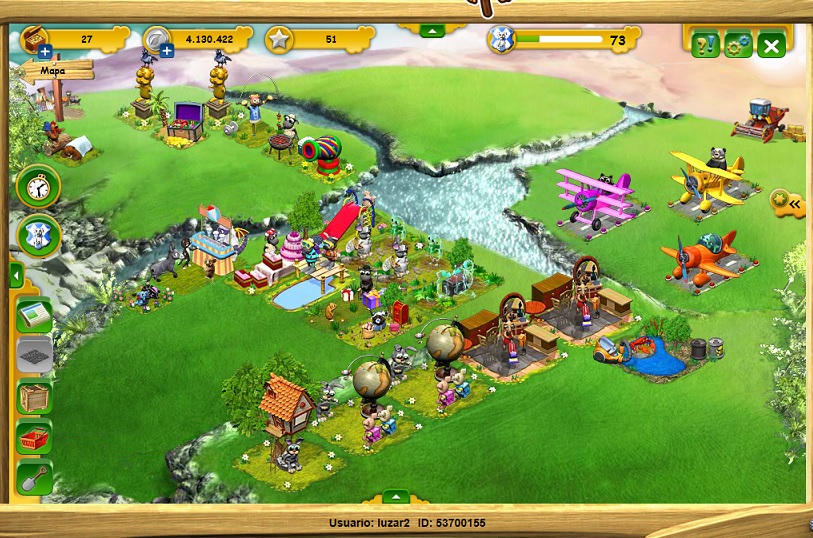Open the gear settings menu
Screen dimensions: 813x538
tap(738, 45)
